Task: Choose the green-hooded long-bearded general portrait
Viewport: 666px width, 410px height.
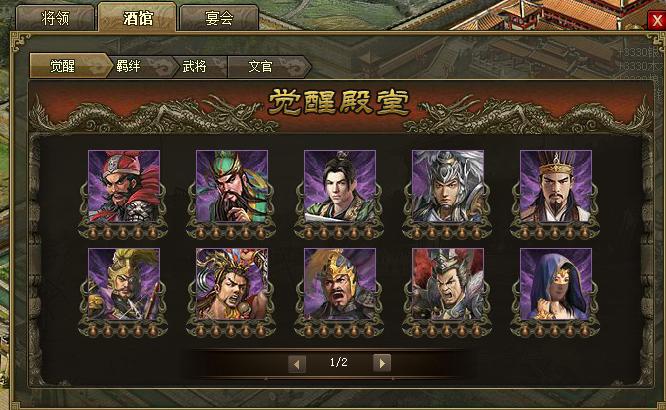Action: coord(232,186)
